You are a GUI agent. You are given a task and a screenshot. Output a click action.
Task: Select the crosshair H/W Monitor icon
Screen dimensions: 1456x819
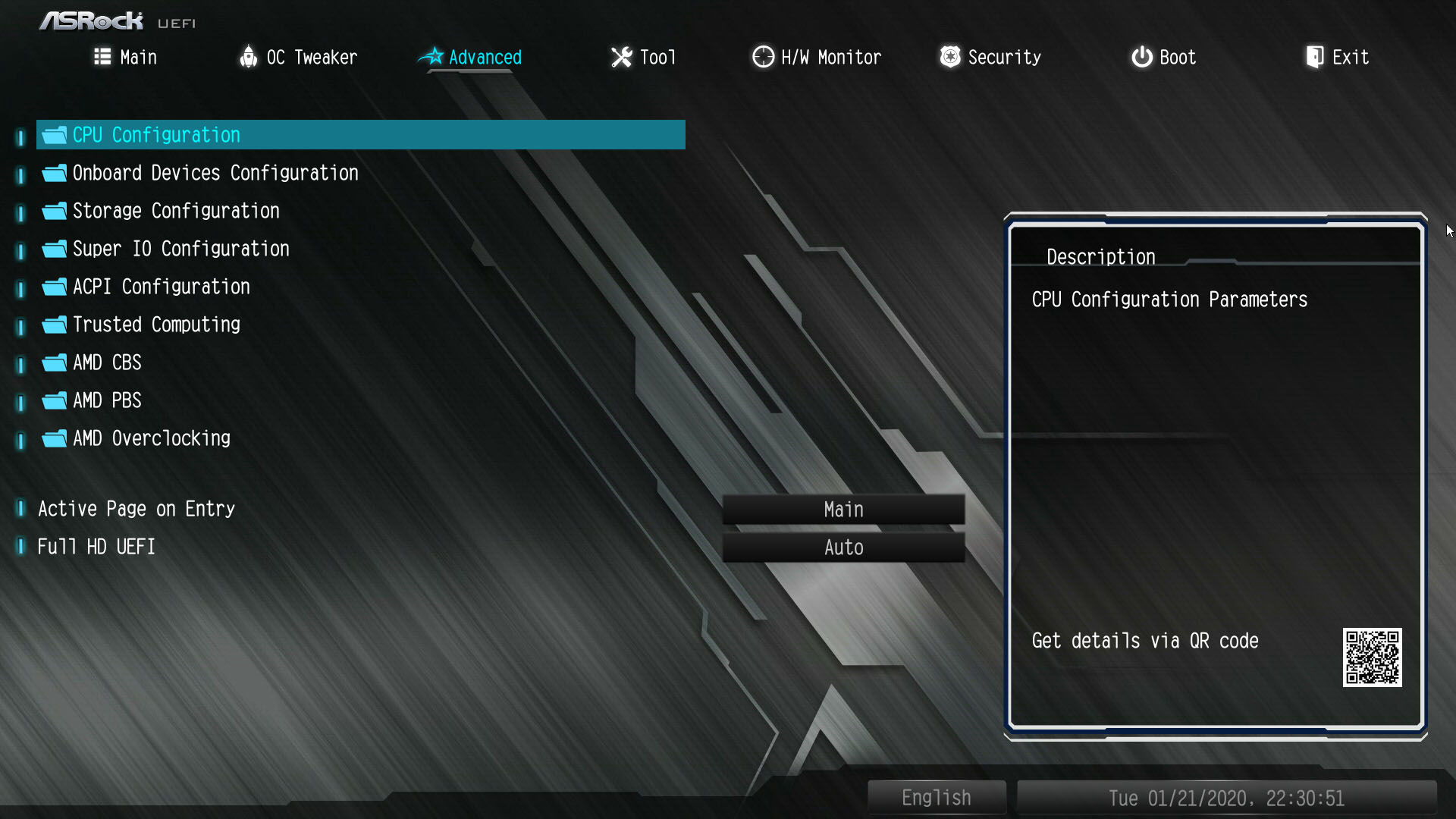point(762,57)
